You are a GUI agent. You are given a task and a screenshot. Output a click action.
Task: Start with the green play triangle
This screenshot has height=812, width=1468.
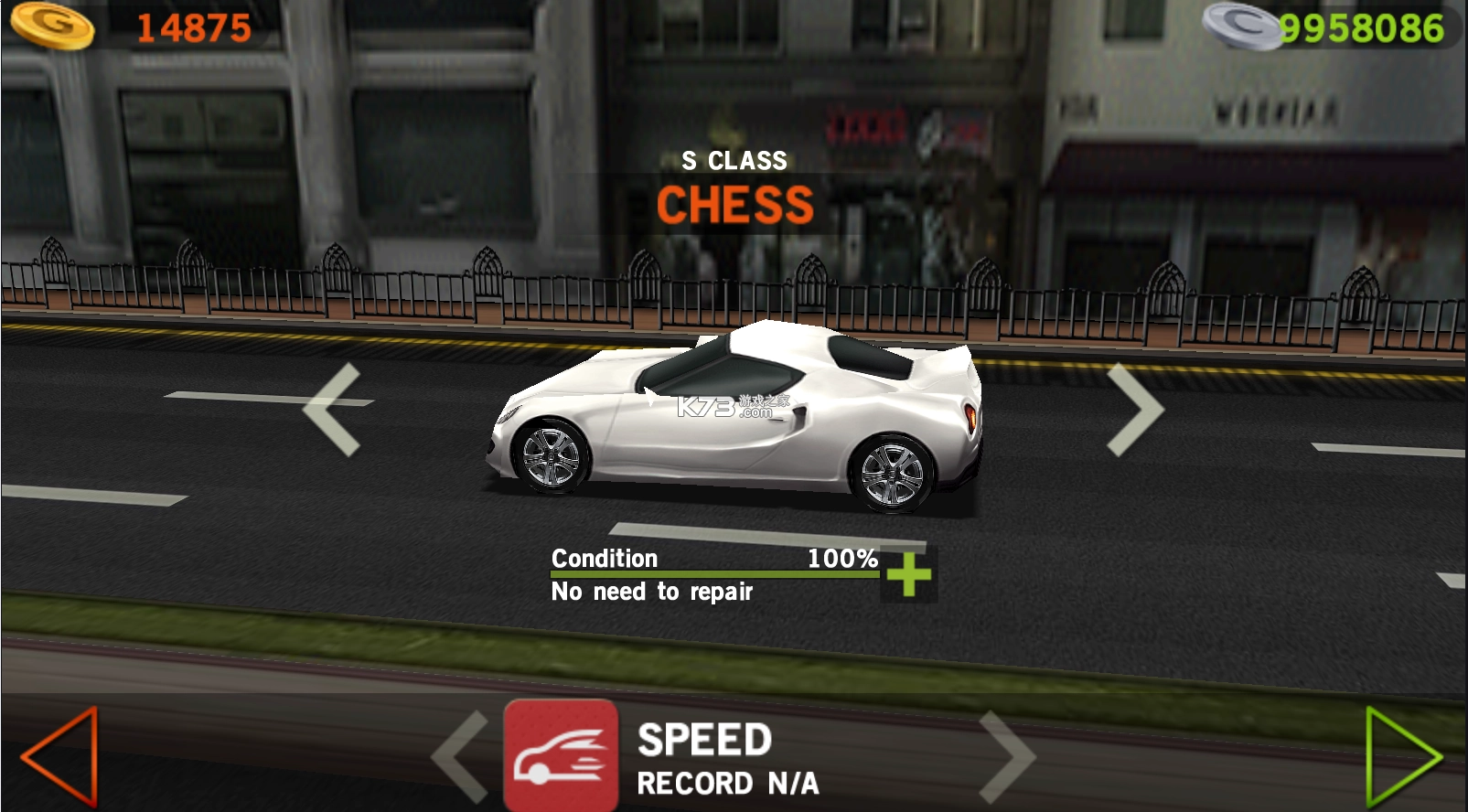tap(1401, 756)
